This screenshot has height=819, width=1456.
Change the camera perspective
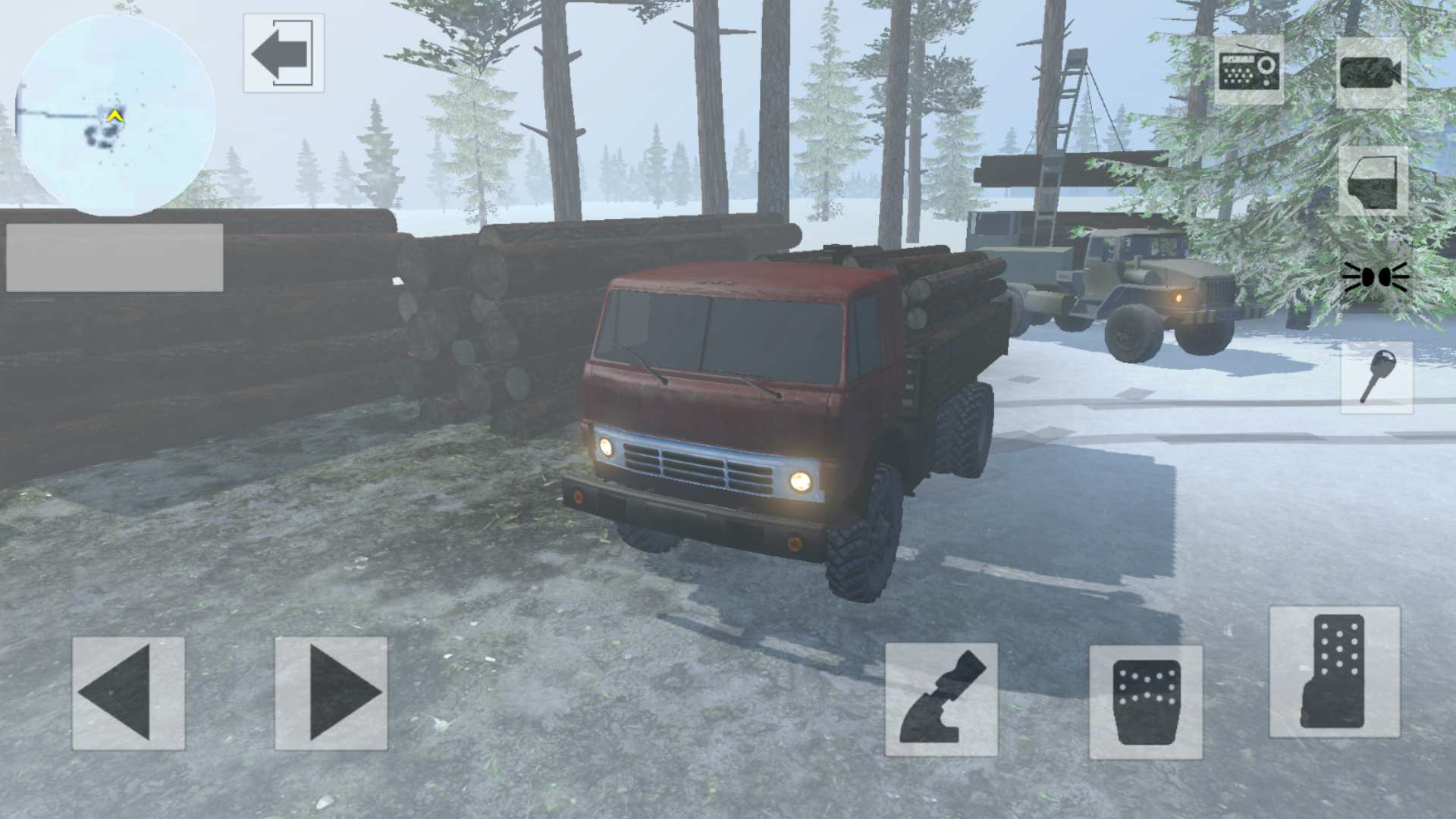(1370, 72)
